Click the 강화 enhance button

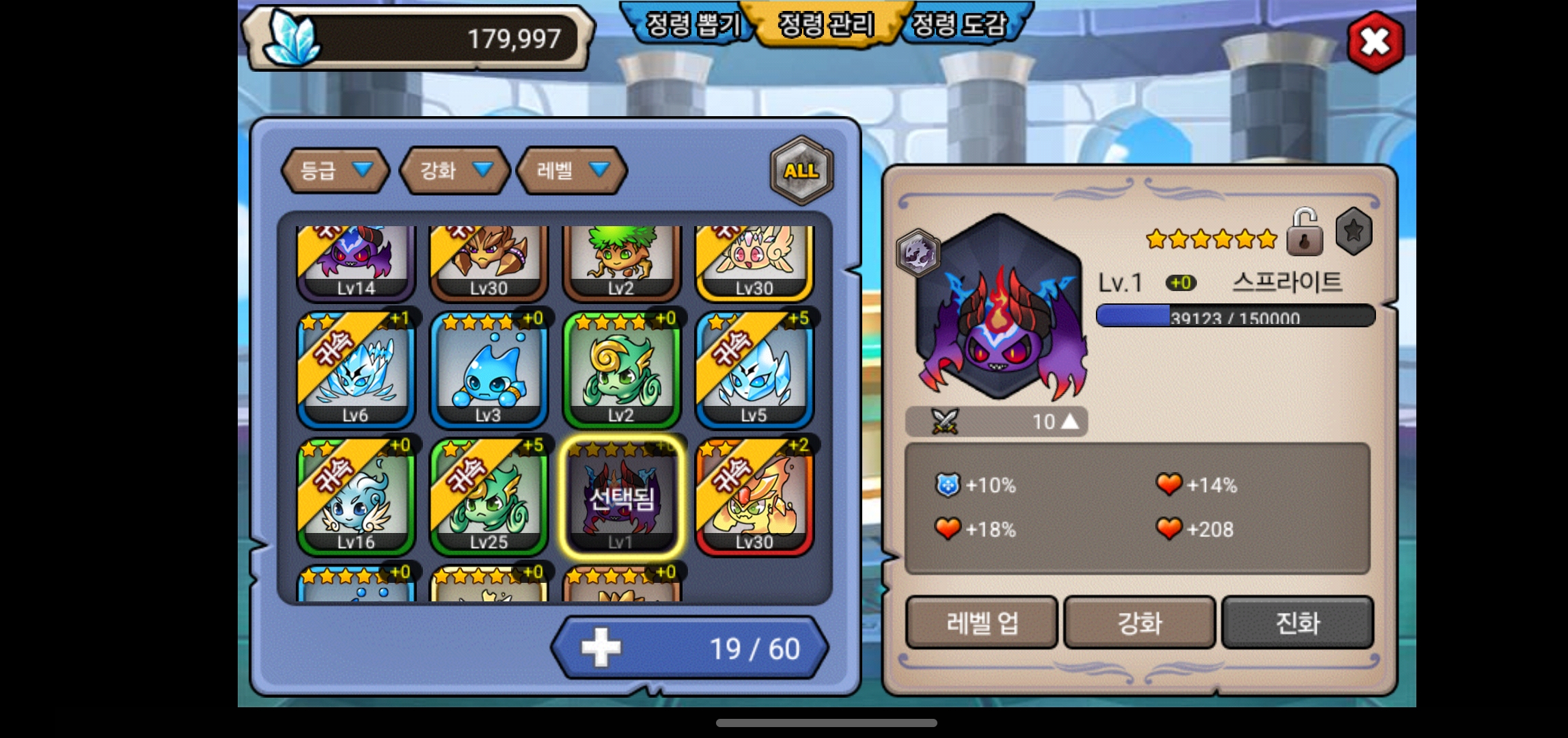pos(1140,623)
